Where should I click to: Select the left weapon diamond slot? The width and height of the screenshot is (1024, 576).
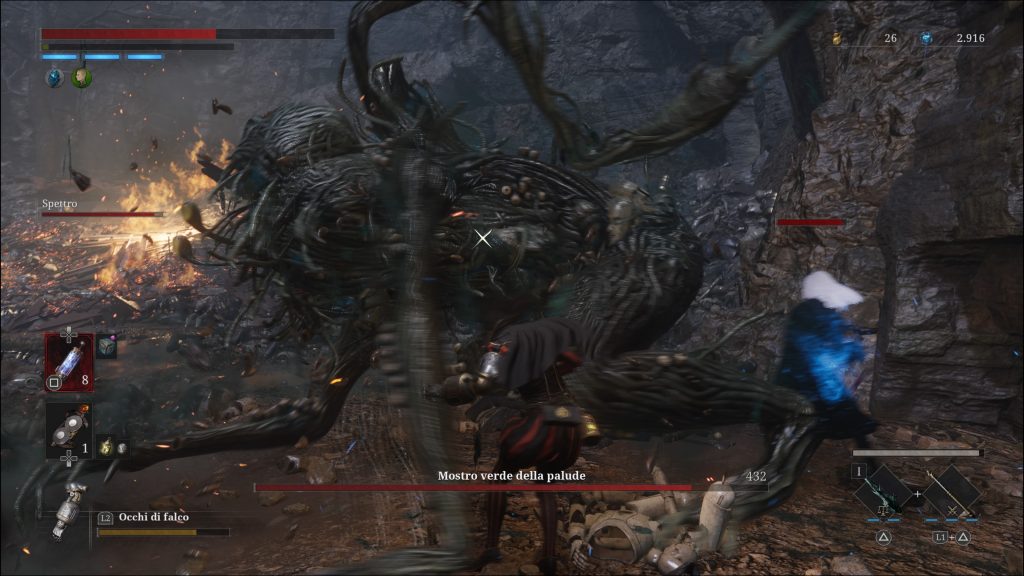(884, 491)
